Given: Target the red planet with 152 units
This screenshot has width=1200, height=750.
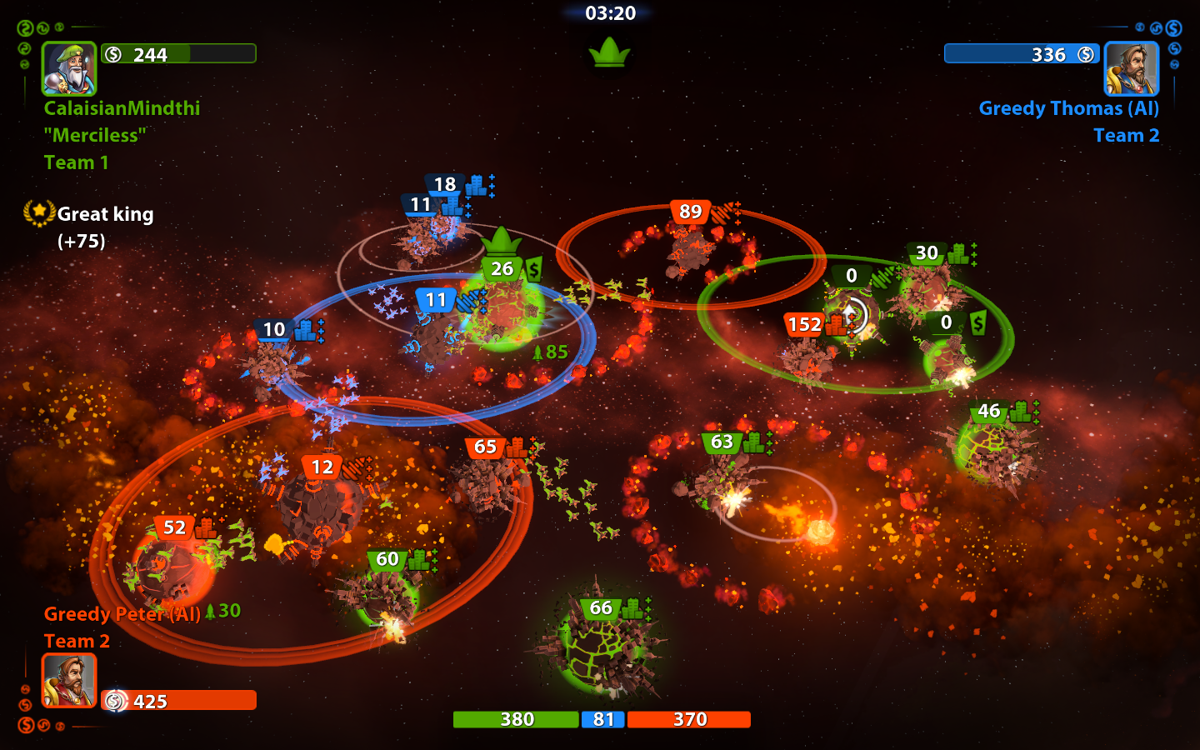Looking at the screenshot, I should click(807, 358).
